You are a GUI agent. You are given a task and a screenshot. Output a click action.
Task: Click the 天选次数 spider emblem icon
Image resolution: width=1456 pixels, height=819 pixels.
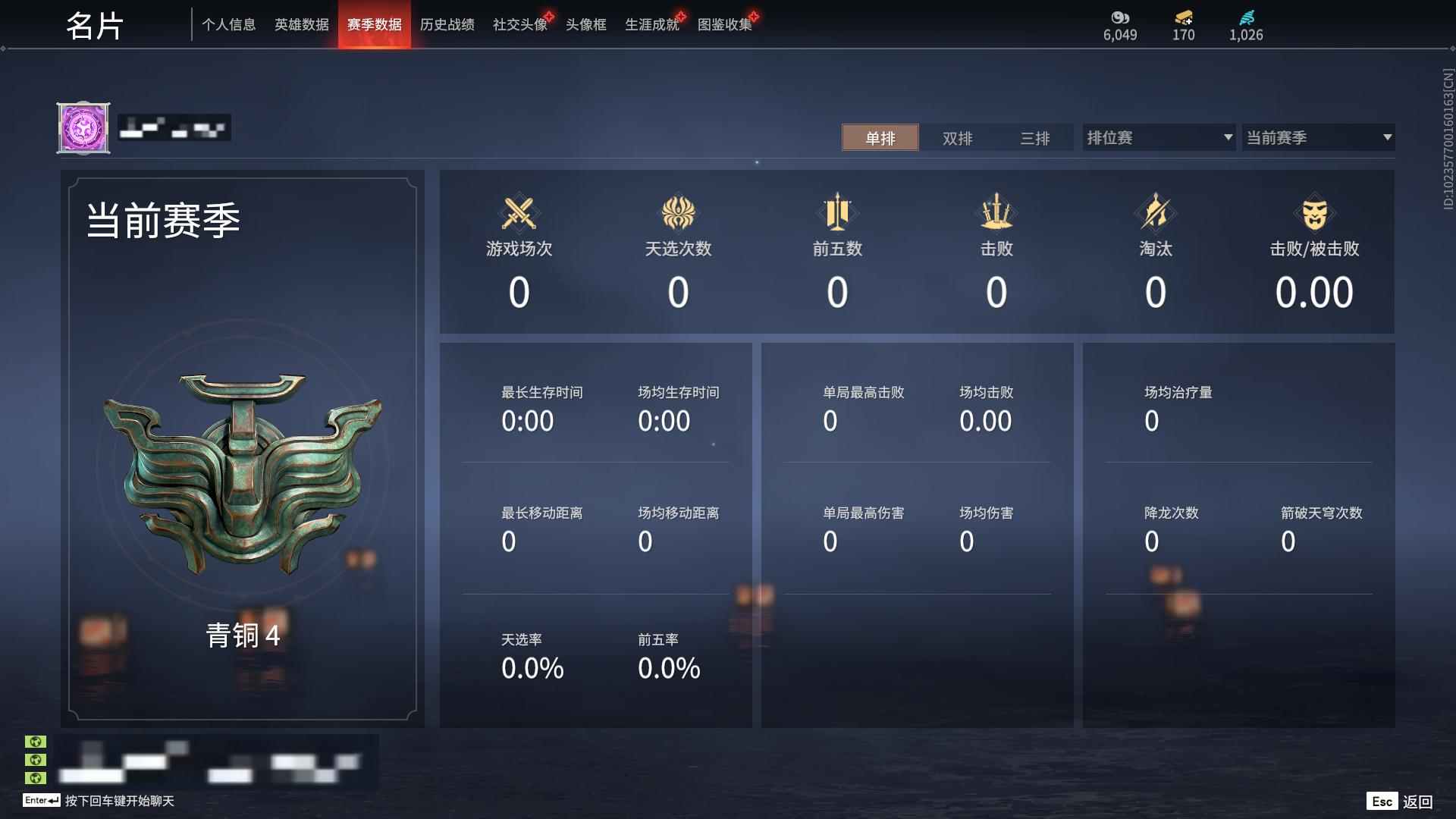tap(679, 213)
